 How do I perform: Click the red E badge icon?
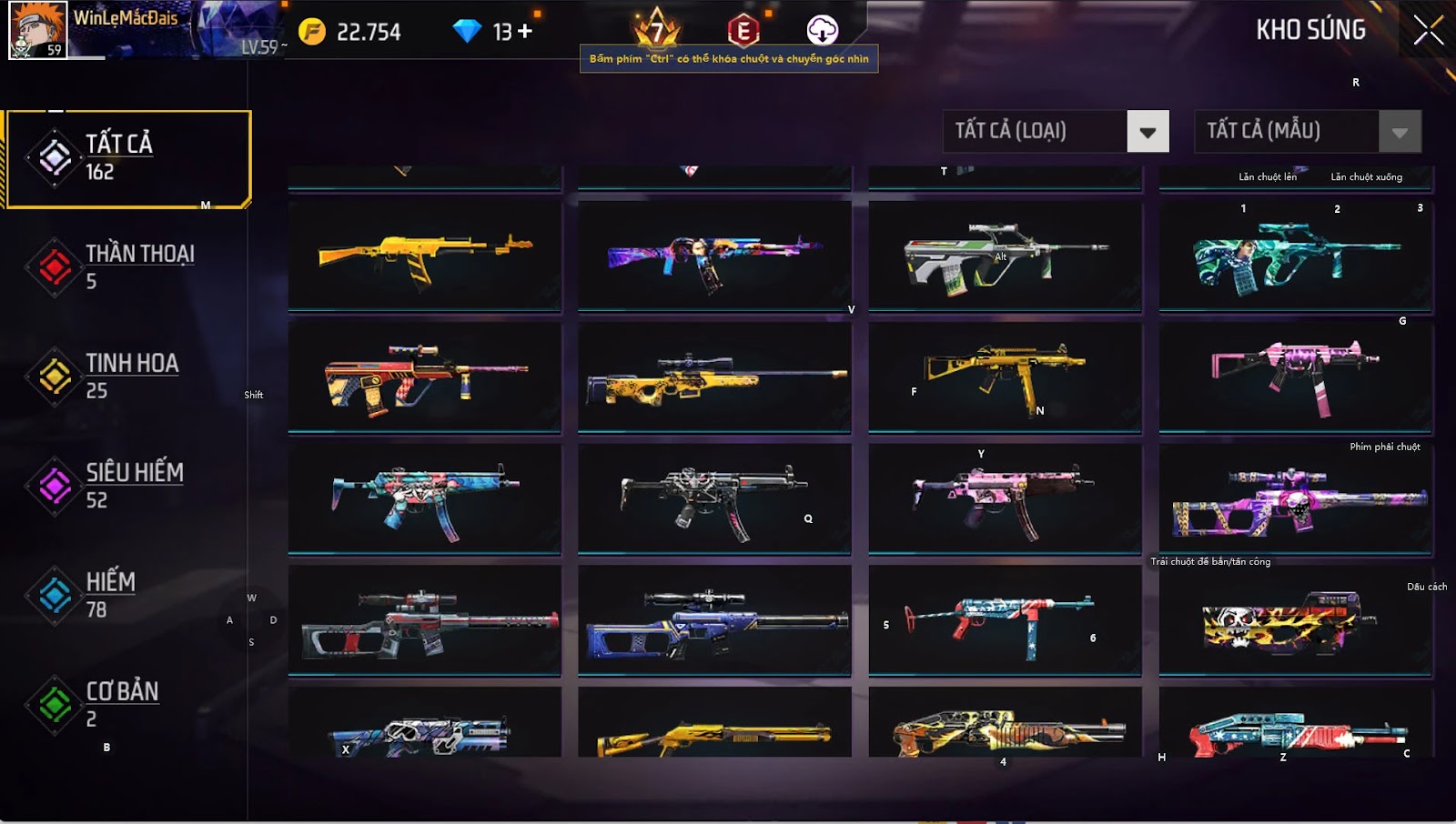(743, 31)
